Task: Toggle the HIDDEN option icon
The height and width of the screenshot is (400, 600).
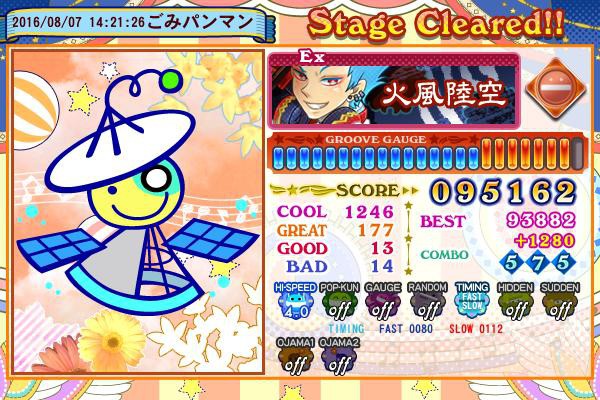Action: pos(517,304)
